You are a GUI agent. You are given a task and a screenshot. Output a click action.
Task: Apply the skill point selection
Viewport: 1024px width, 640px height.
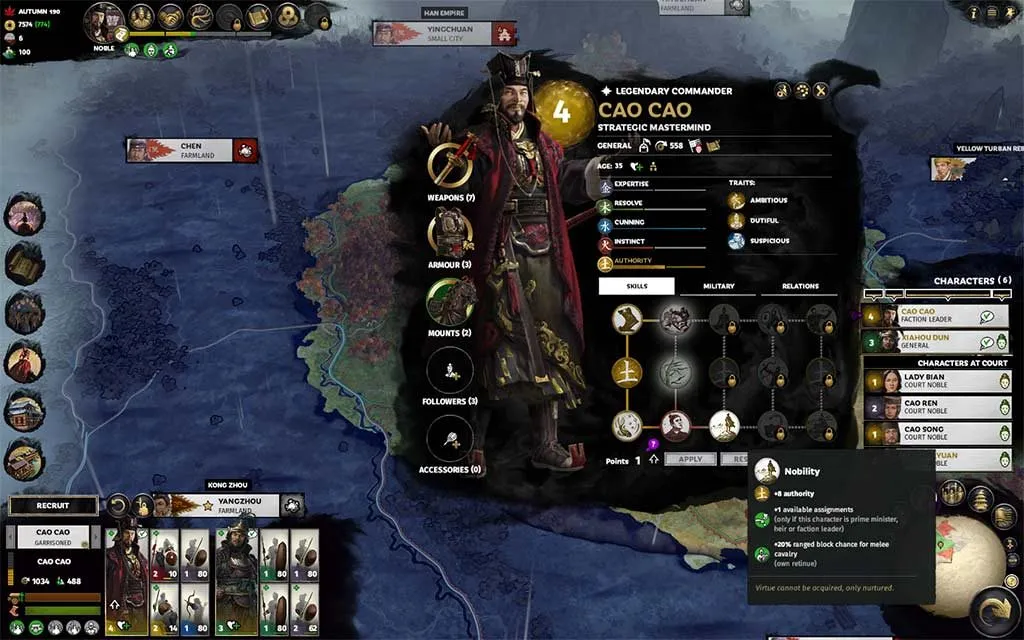click(x=690, y=460)
